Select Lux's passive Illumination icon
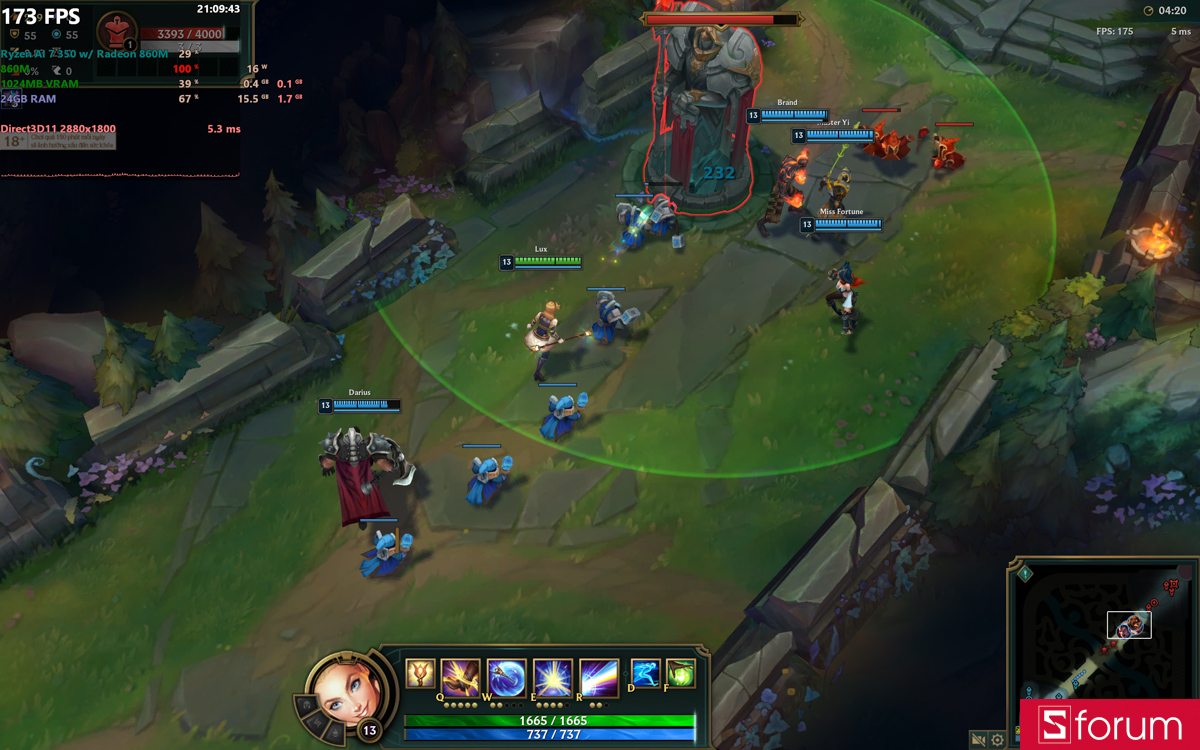Viewport: 1200px width, 750px height. coord(420,674)
